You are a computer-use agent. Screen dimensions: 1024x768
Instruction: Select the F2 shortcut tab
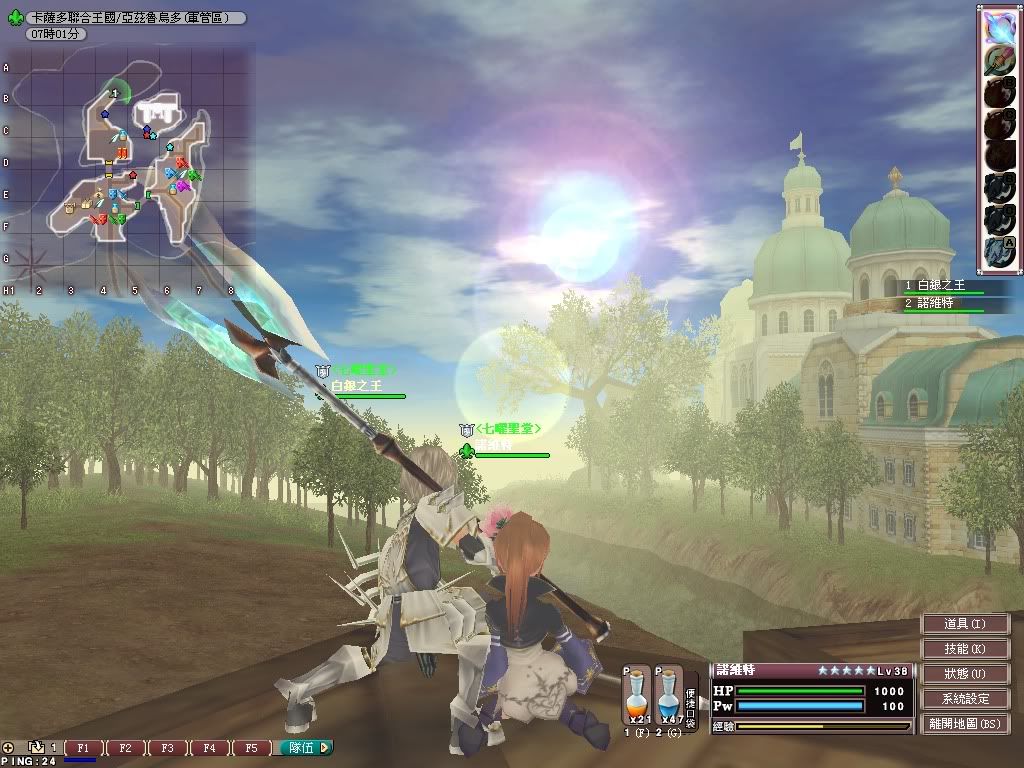coord(125,748)
